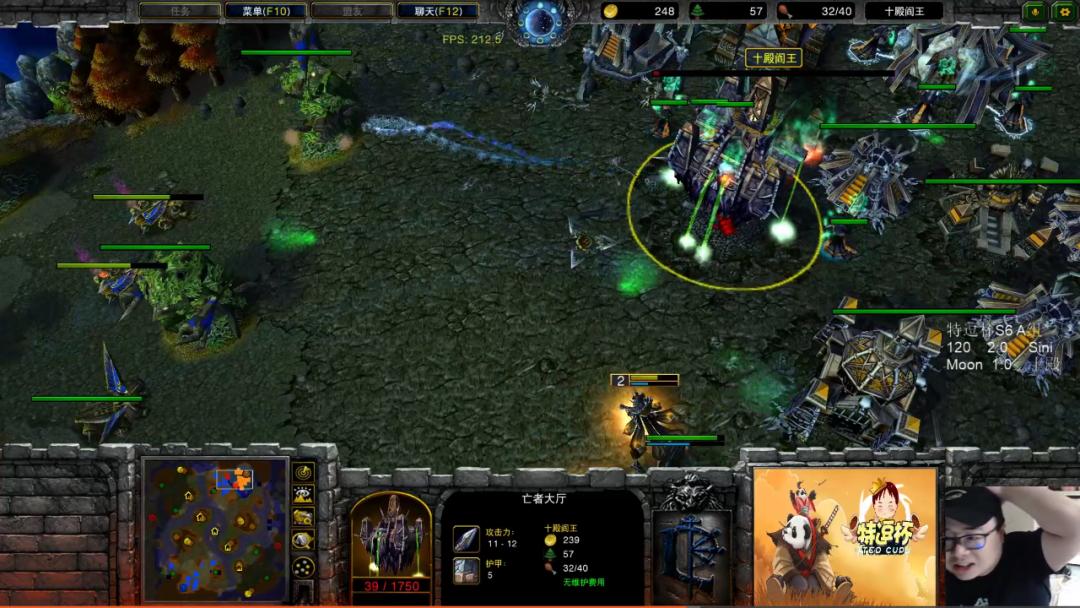
Task: Click the microphone button at top right
Action: tap(1034, 11)
